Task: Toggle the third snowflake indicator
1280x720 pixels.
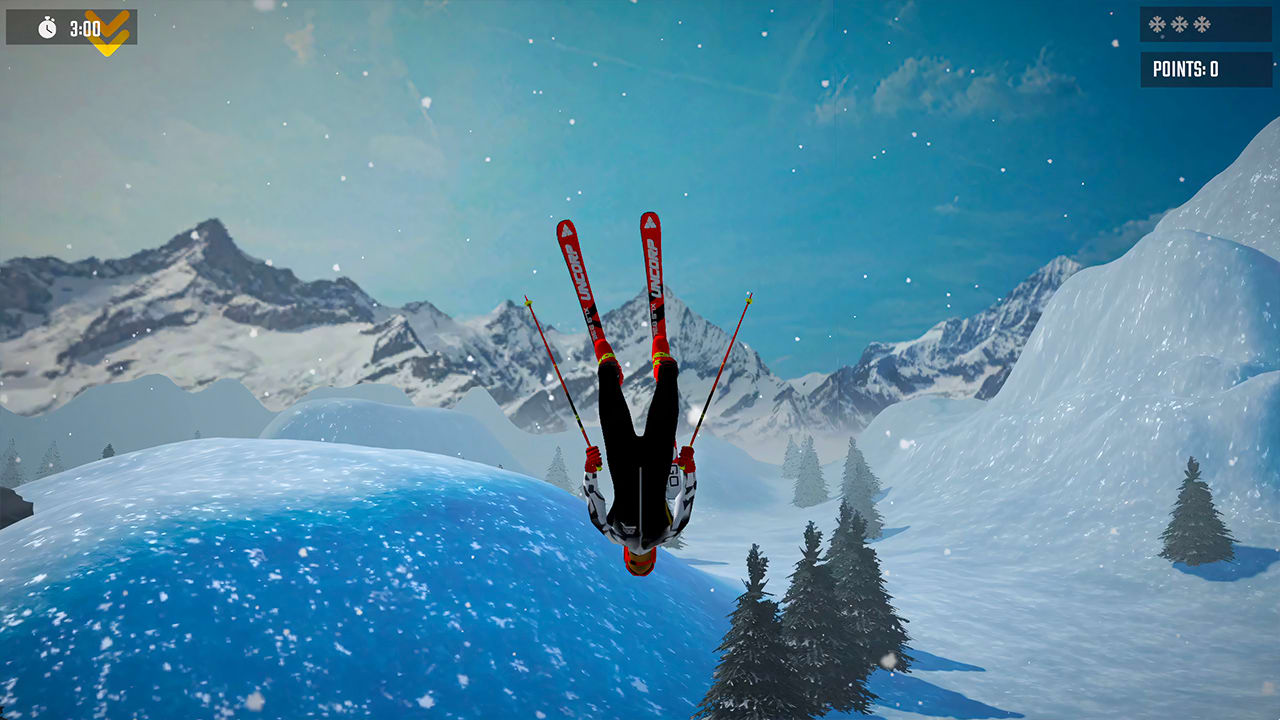Action: coord(1201,22)
